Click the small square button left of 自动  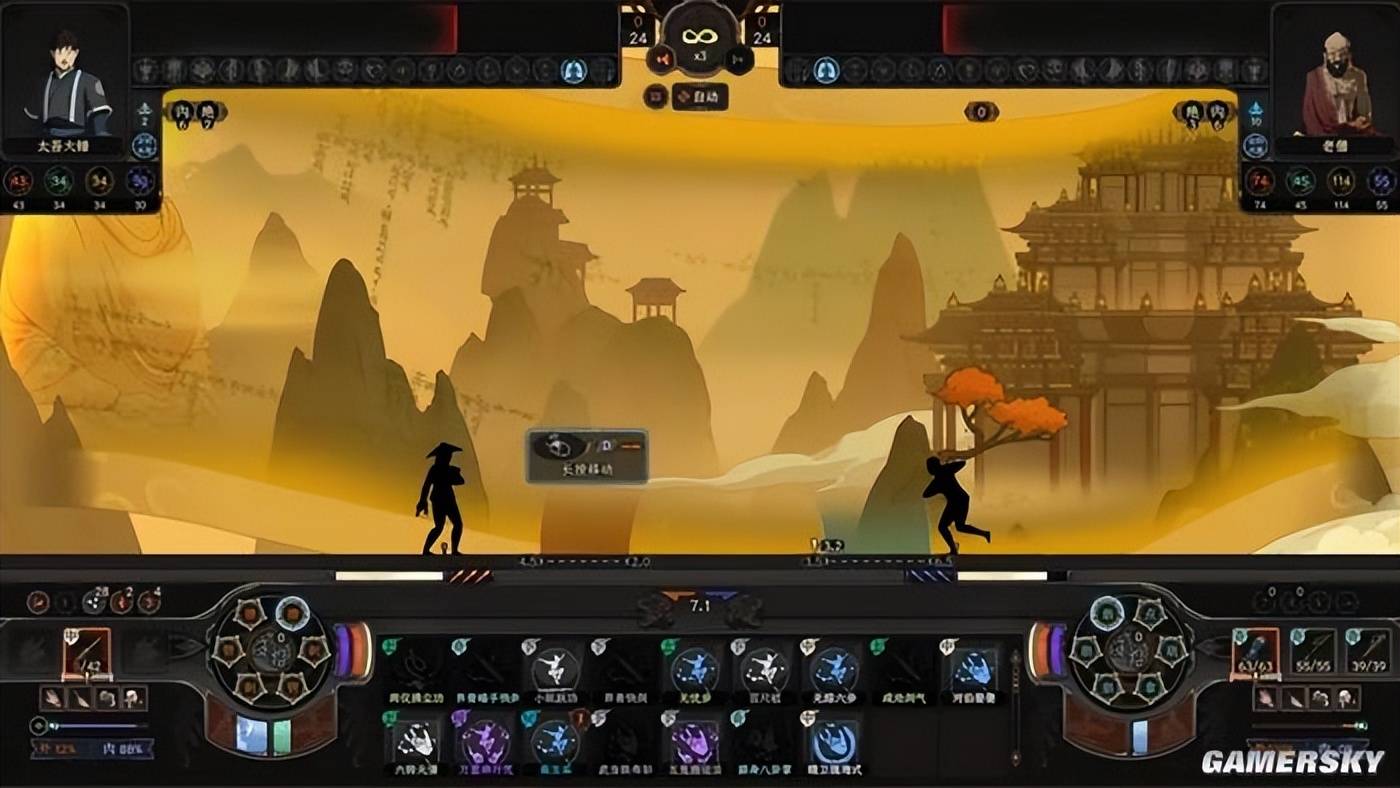point(656,97)
